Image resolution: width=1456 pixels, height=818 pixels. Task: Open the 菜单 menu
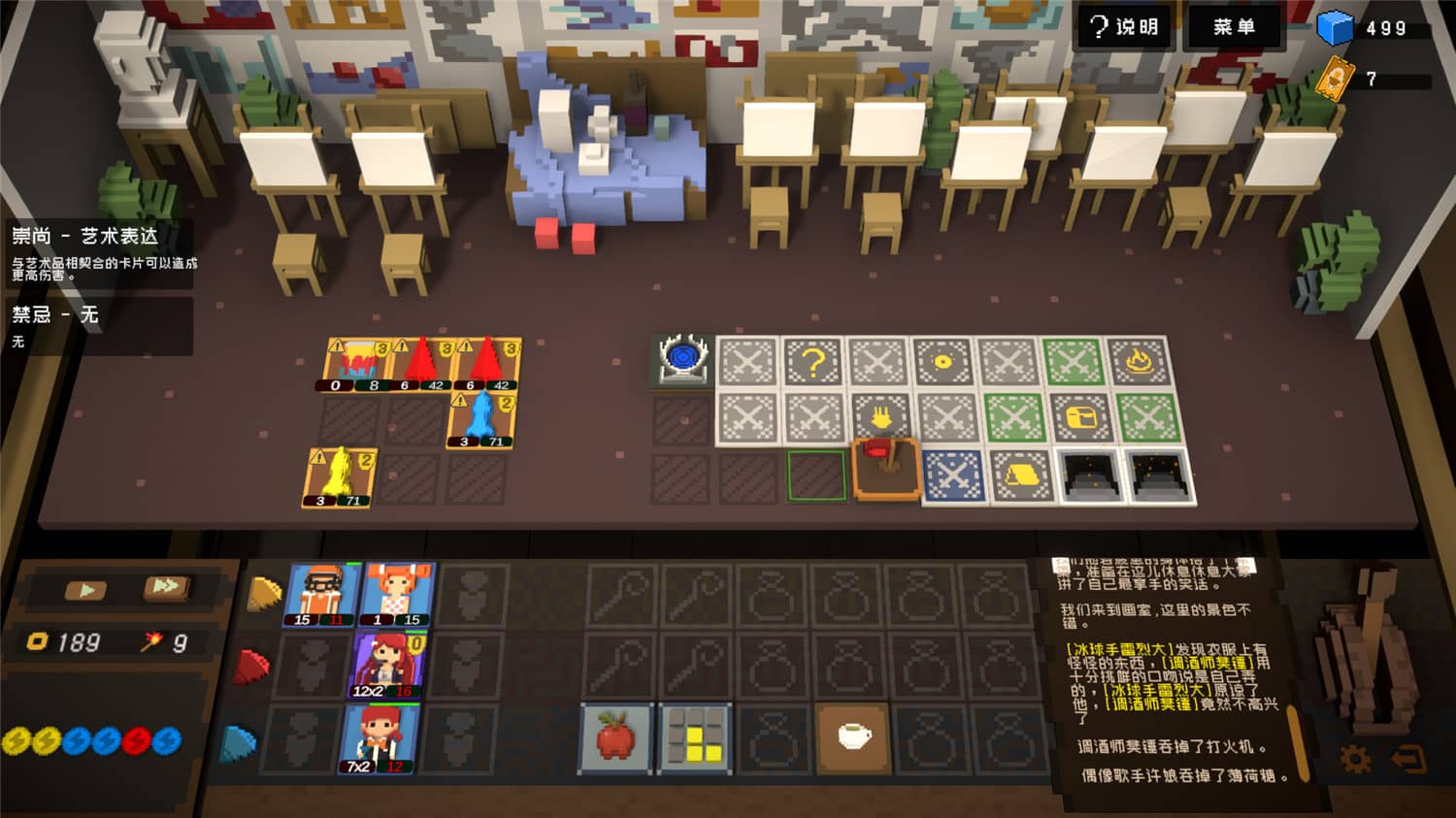[x=1234, y=26]
